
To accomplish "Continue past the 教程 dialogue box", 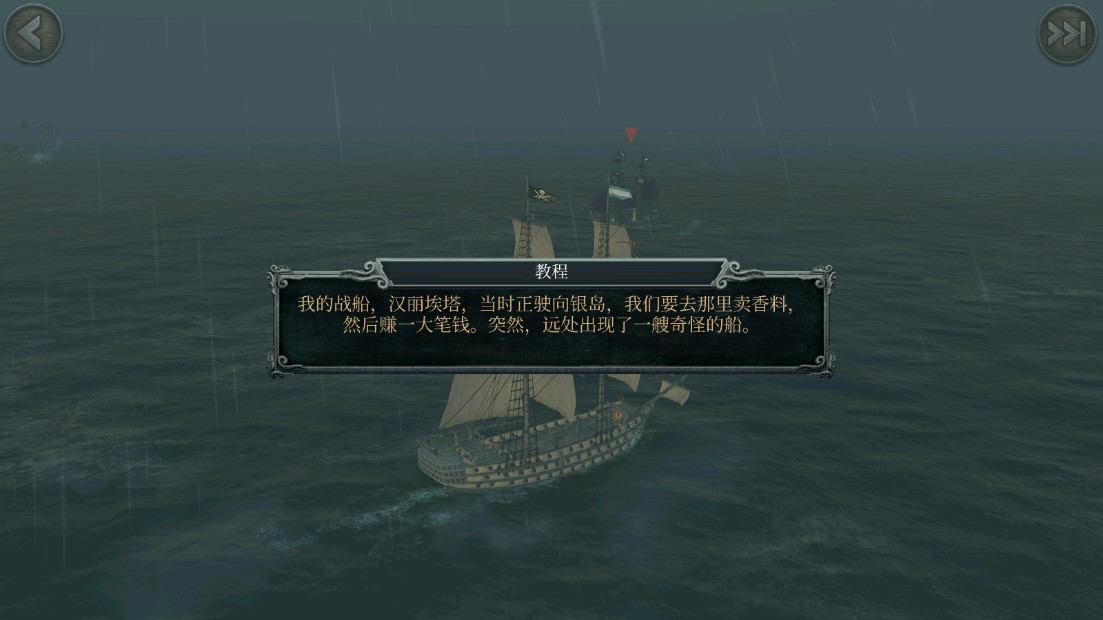I will [x=551, y=315].
